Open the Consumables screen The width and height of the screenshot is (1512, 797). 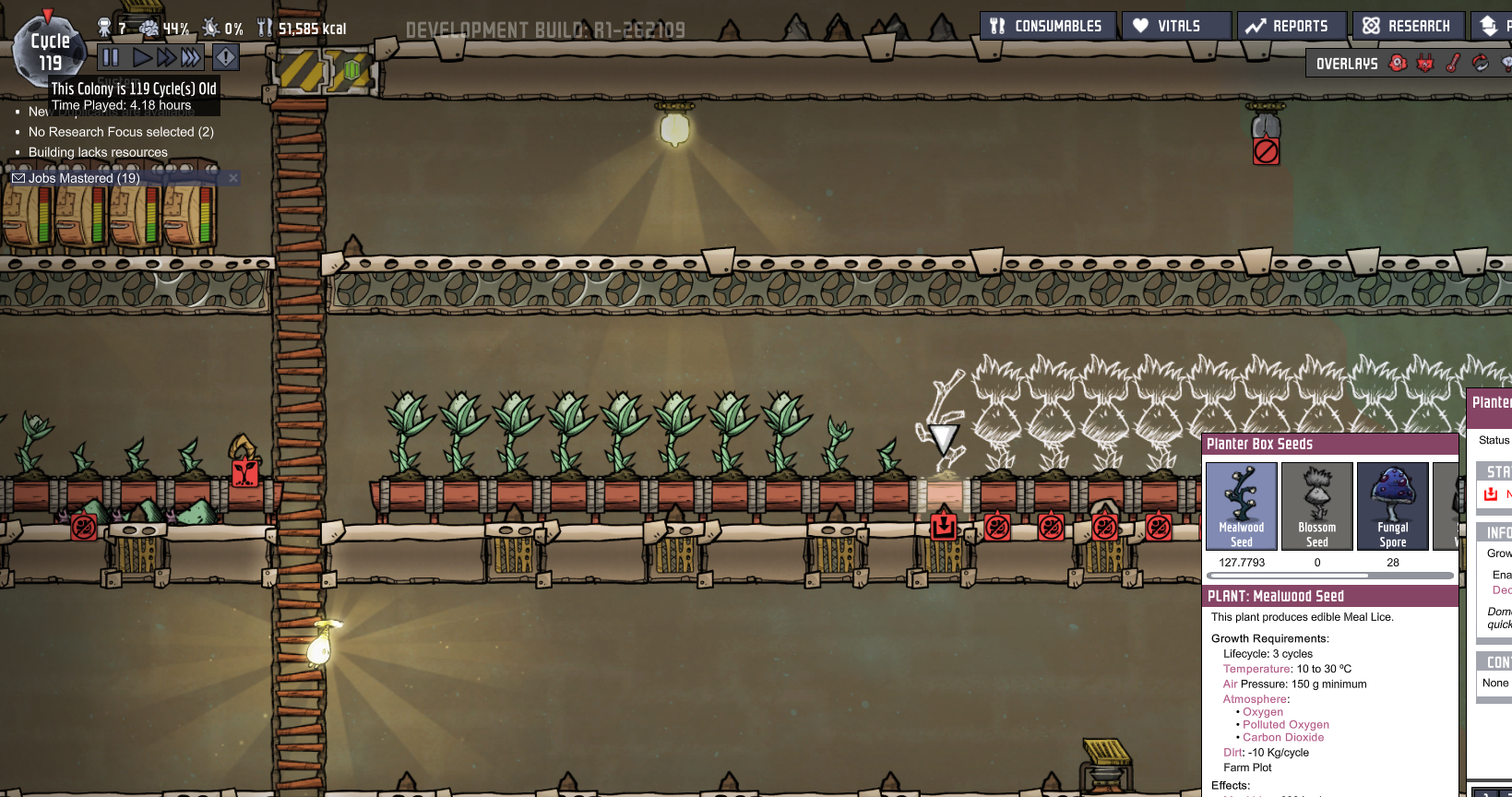[x=1047, y=25]
